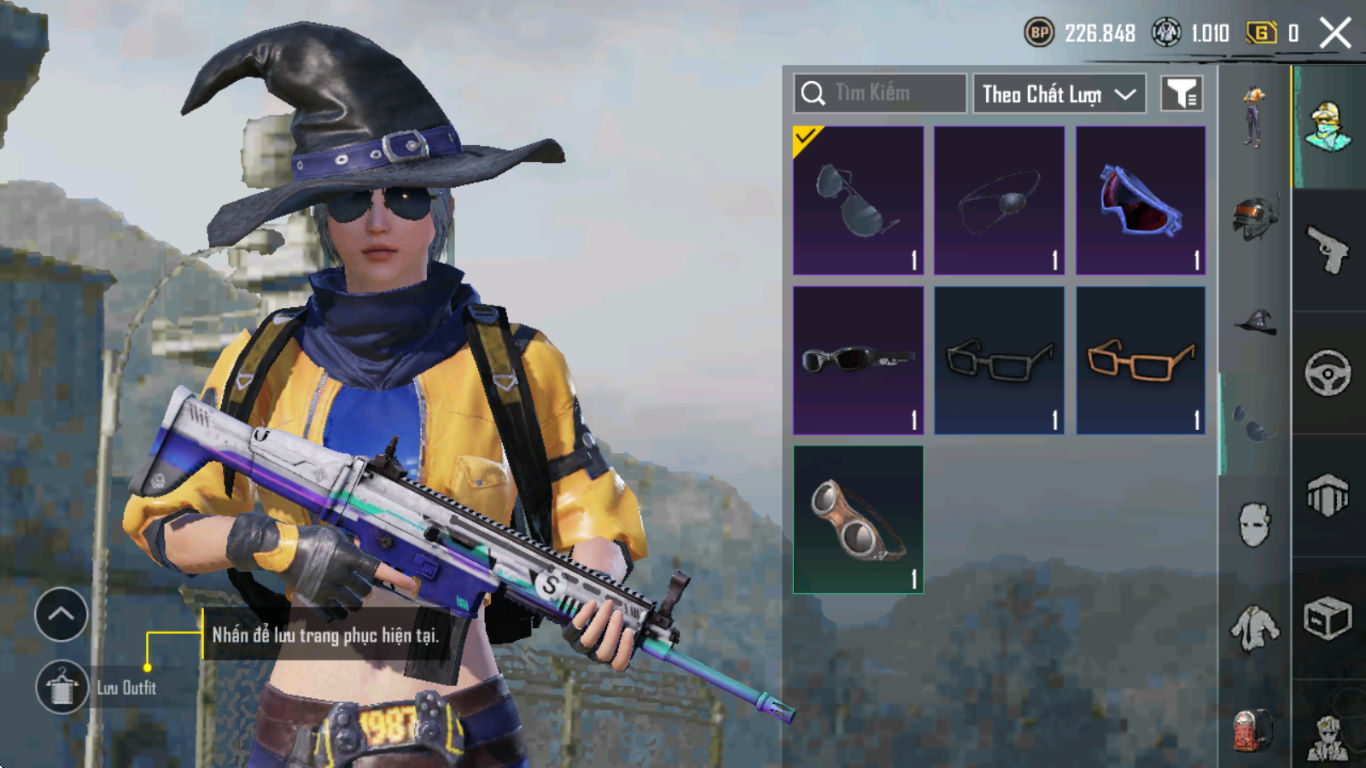Select the equipped aviator sunglasses slot

858,200
